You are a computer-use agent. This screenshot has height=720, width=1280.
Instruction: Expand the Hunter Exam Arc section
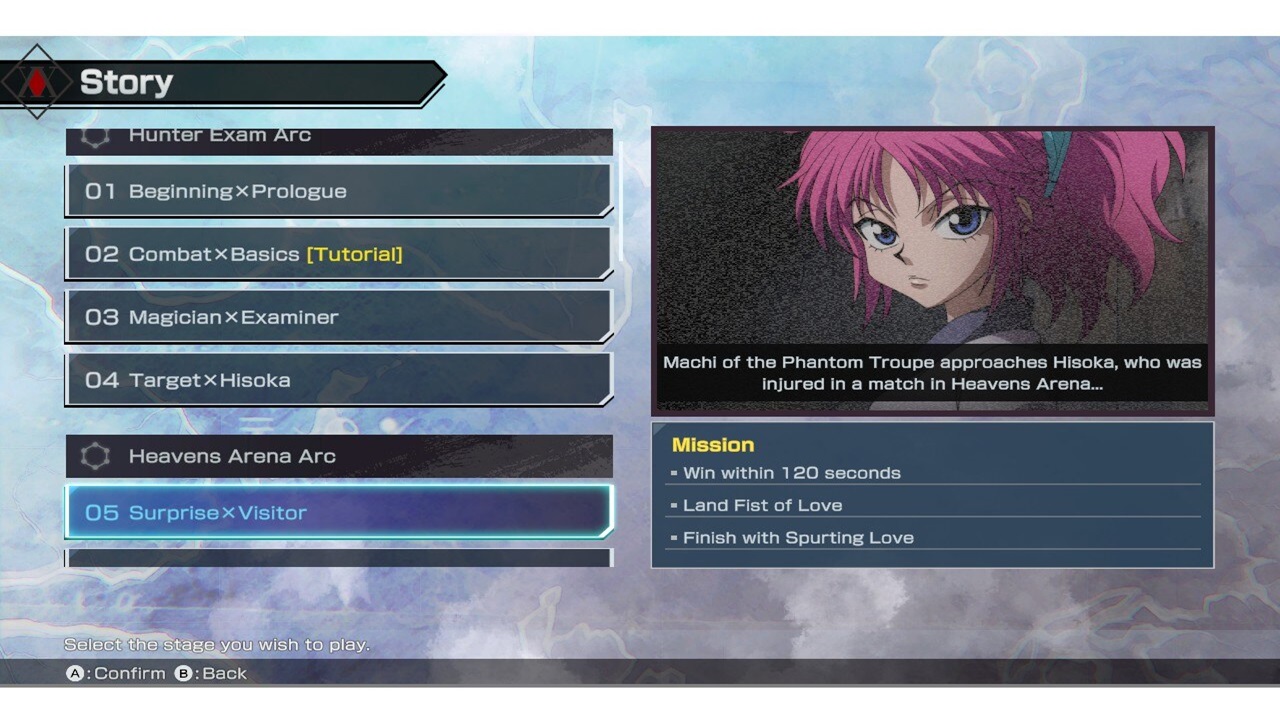[x=340, y=134]
